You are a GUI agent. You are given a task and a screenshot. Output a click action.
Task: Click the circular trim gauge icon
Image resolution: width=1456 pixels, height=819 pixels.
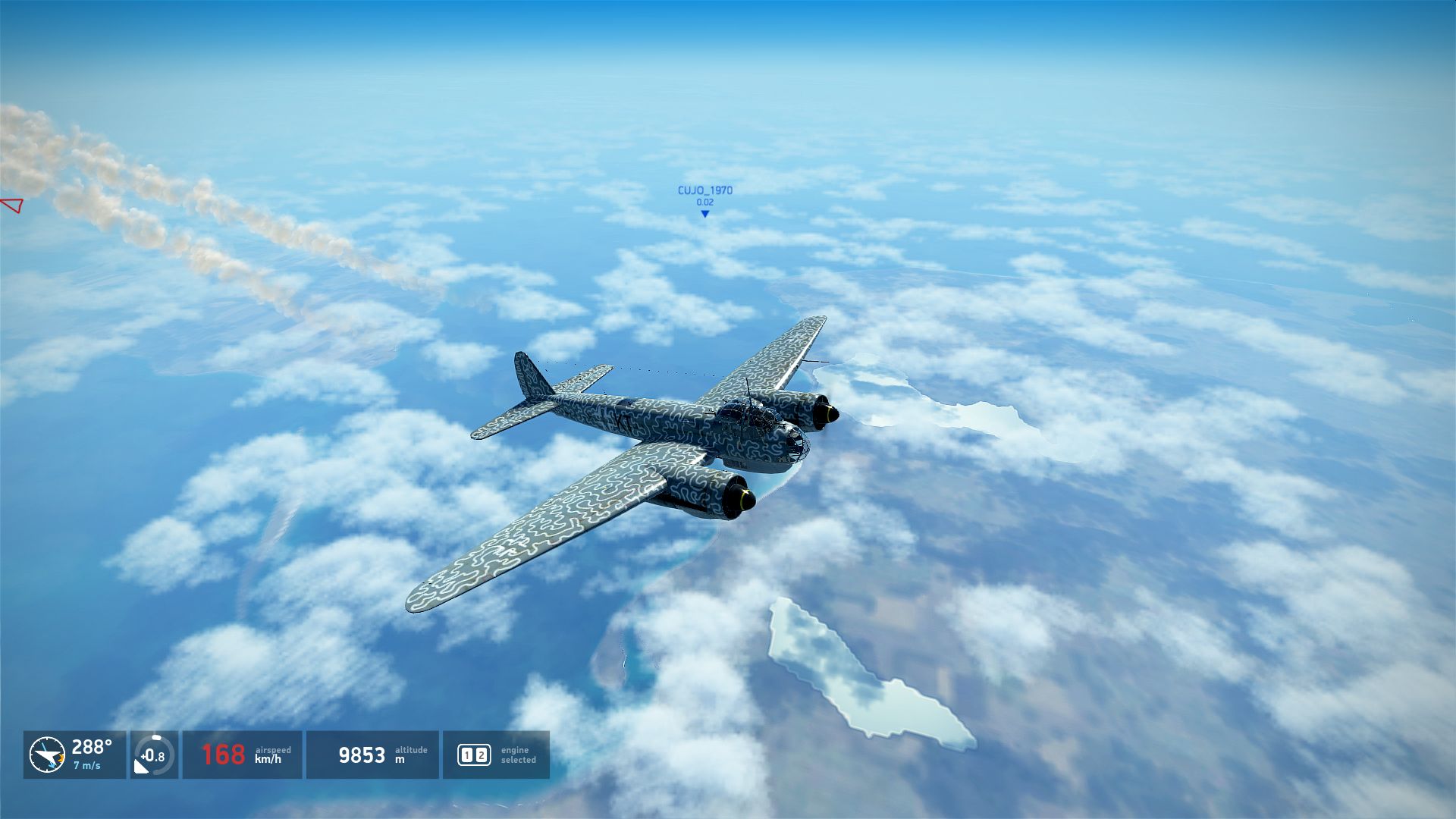tap(154, 755)
